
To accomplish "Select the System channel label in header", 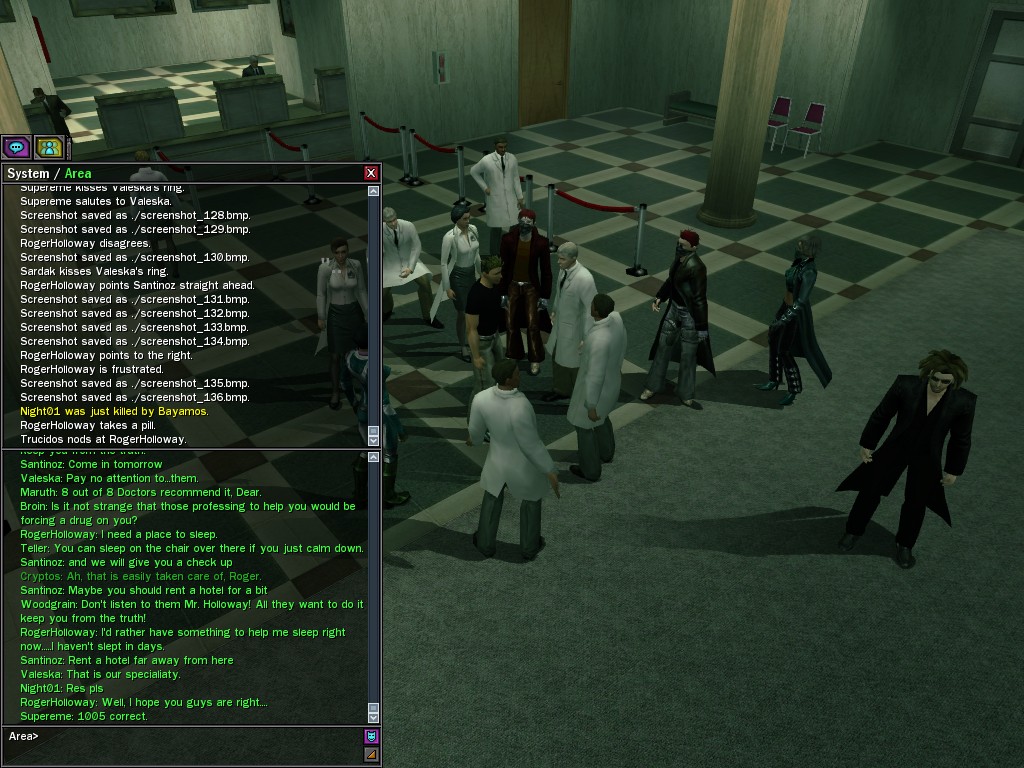I will point(28,173).
